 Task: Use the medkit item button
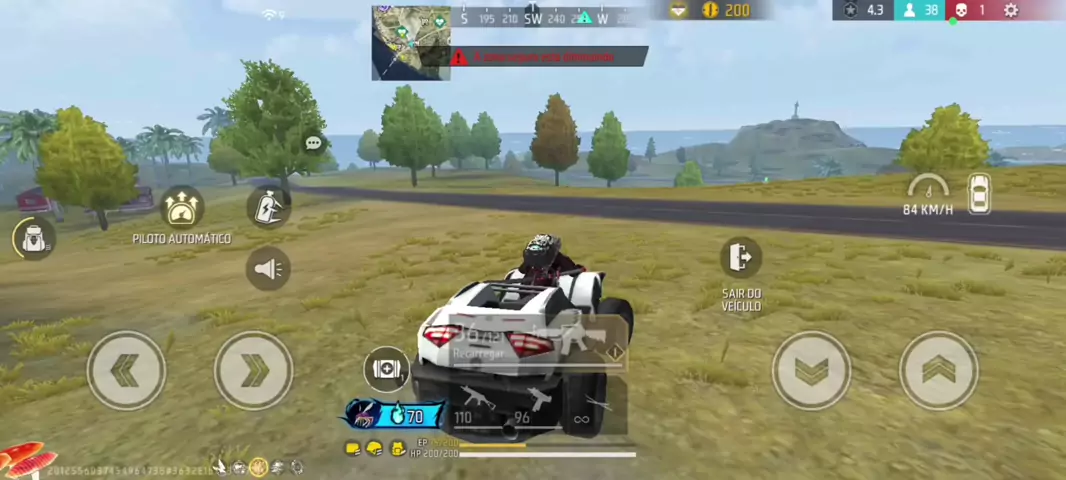[385, 369]
